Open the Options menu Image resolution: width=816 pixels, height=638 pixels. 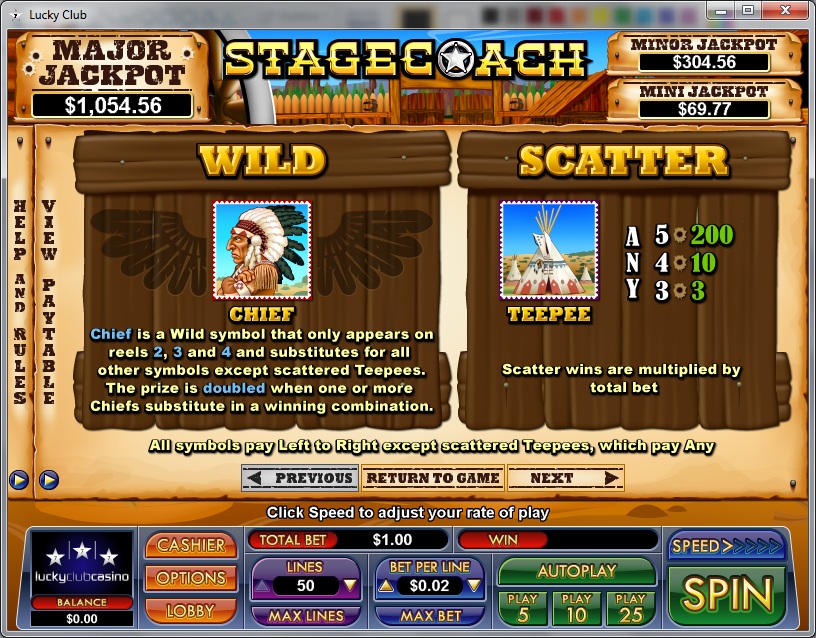pyautogui.click(x=191, y=578)
